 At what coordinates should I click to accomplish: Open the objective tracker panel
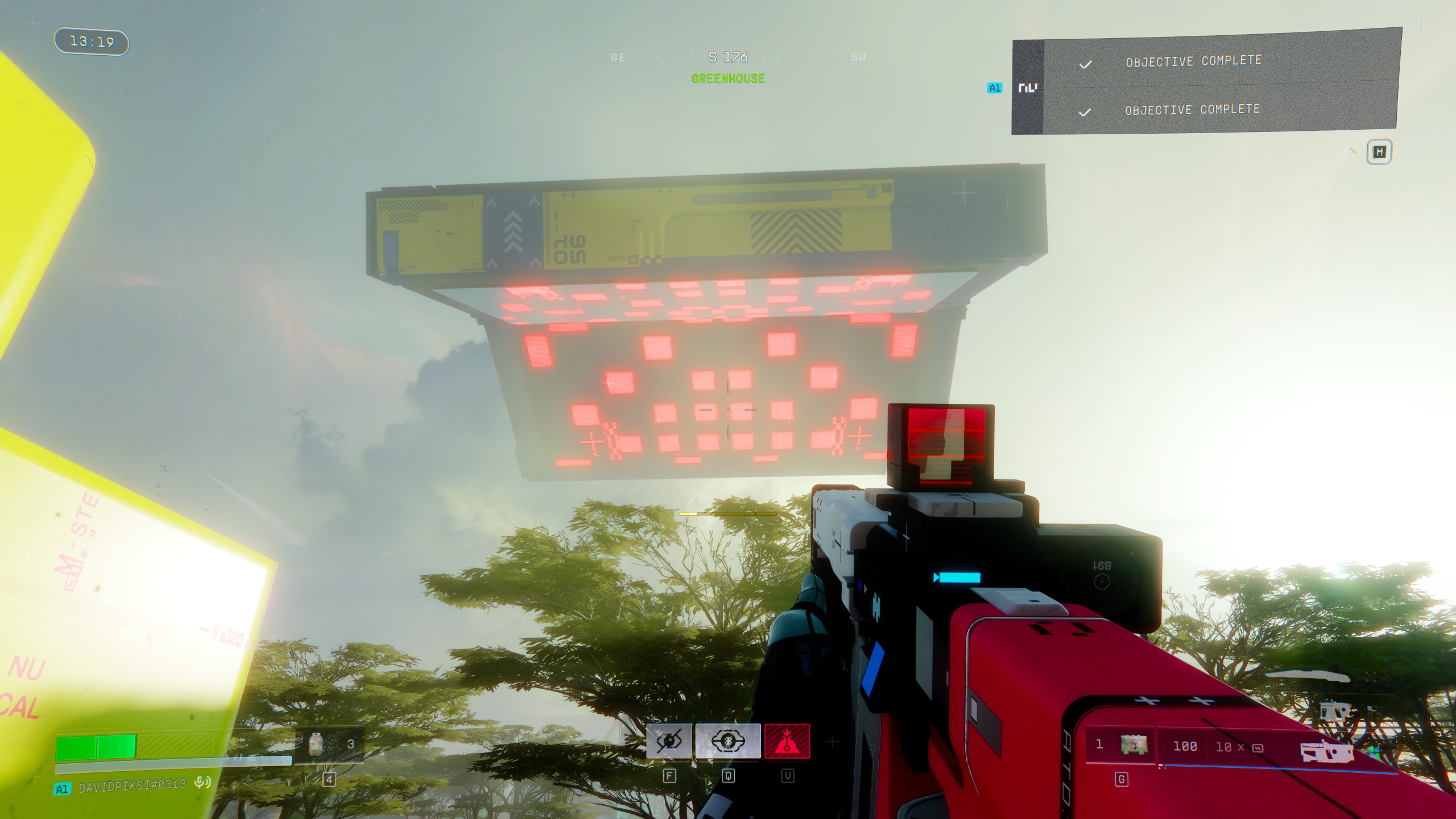point(1379,152)
